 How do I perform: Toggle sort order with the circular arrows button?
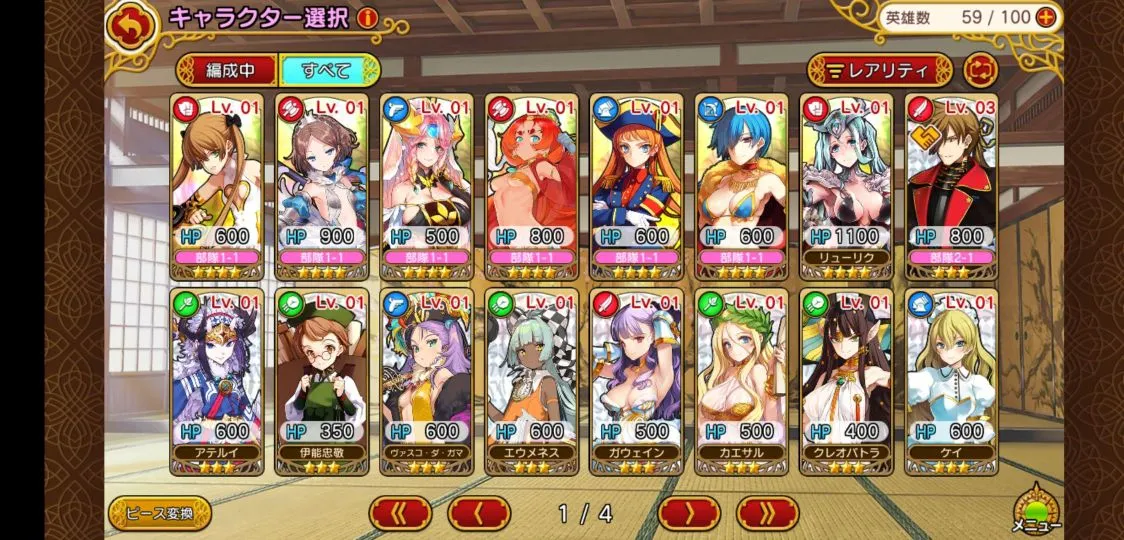pyautogui.click(x=981, y=70)
